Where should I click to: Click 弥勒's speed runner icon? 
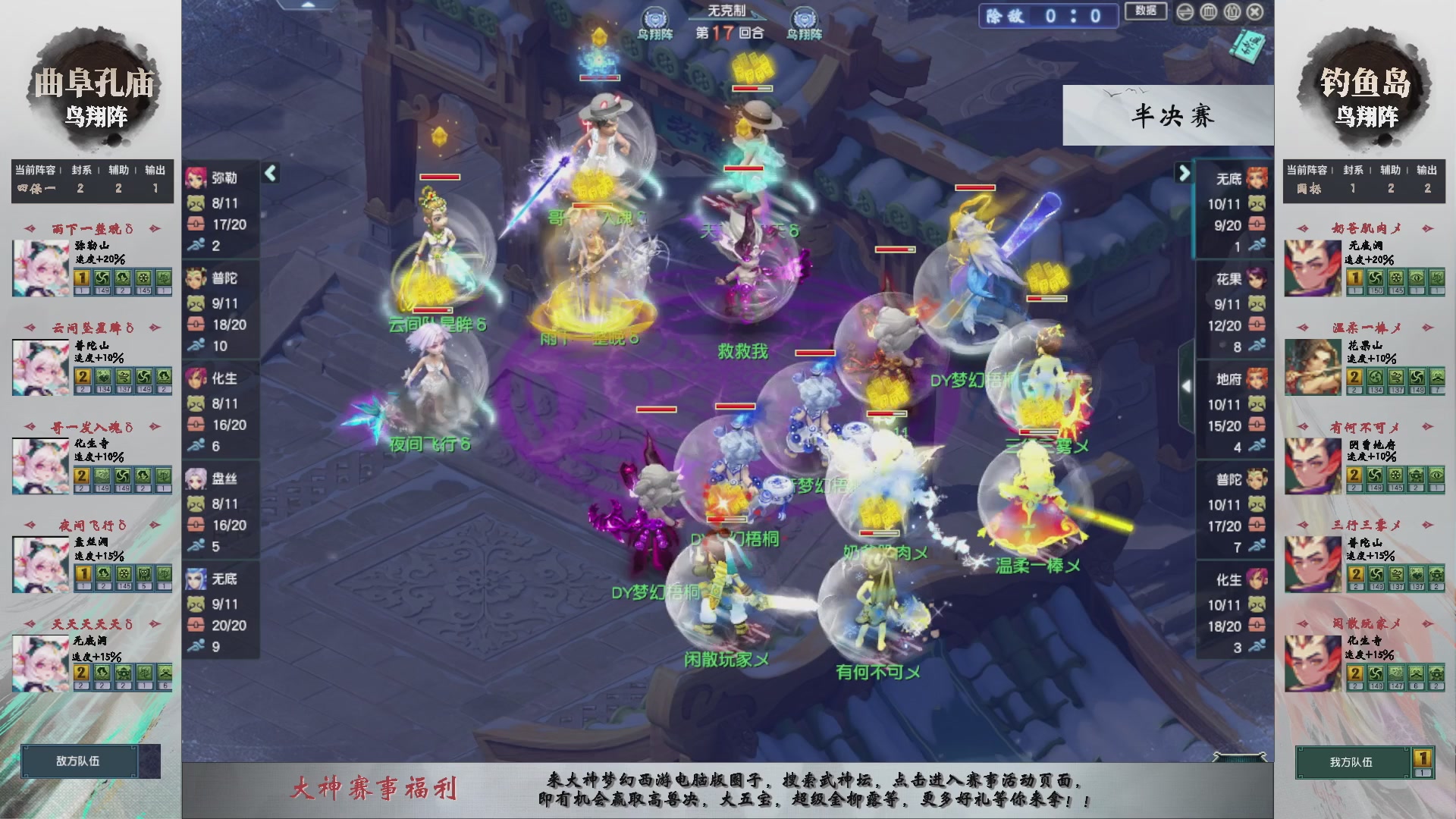tap(196, 243)
